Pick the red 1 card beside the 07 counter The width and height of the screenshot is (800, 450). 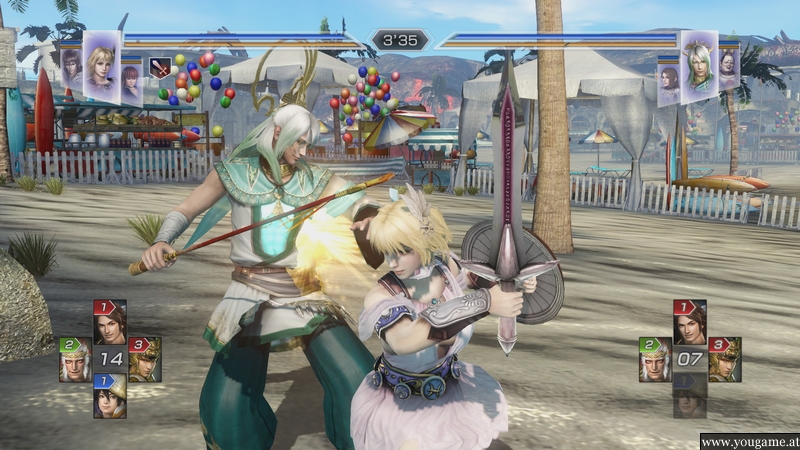[x=689, y=322]
